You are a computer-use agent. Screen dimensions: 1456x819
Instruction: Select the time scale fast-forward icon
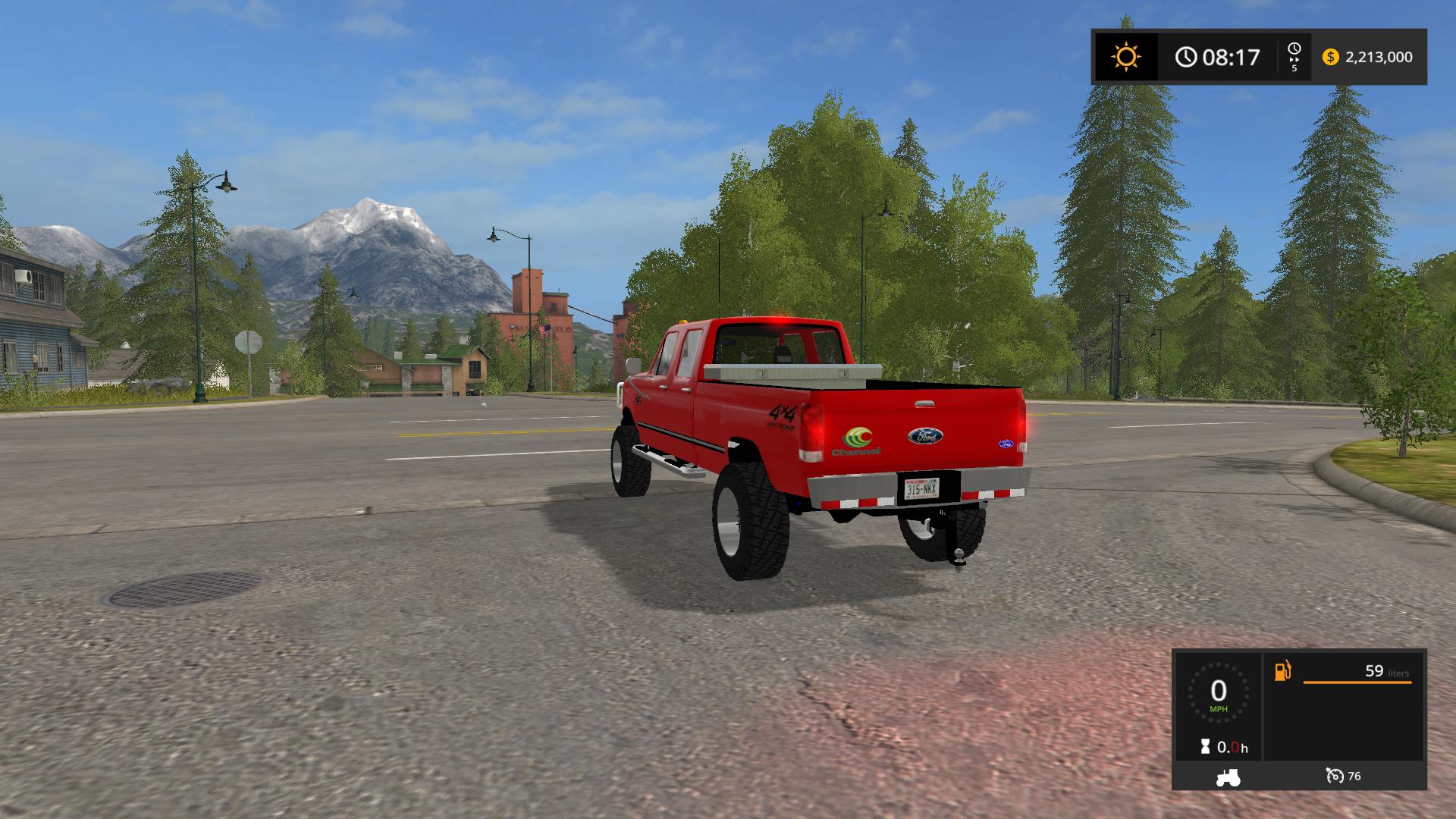coord(1294,58)
